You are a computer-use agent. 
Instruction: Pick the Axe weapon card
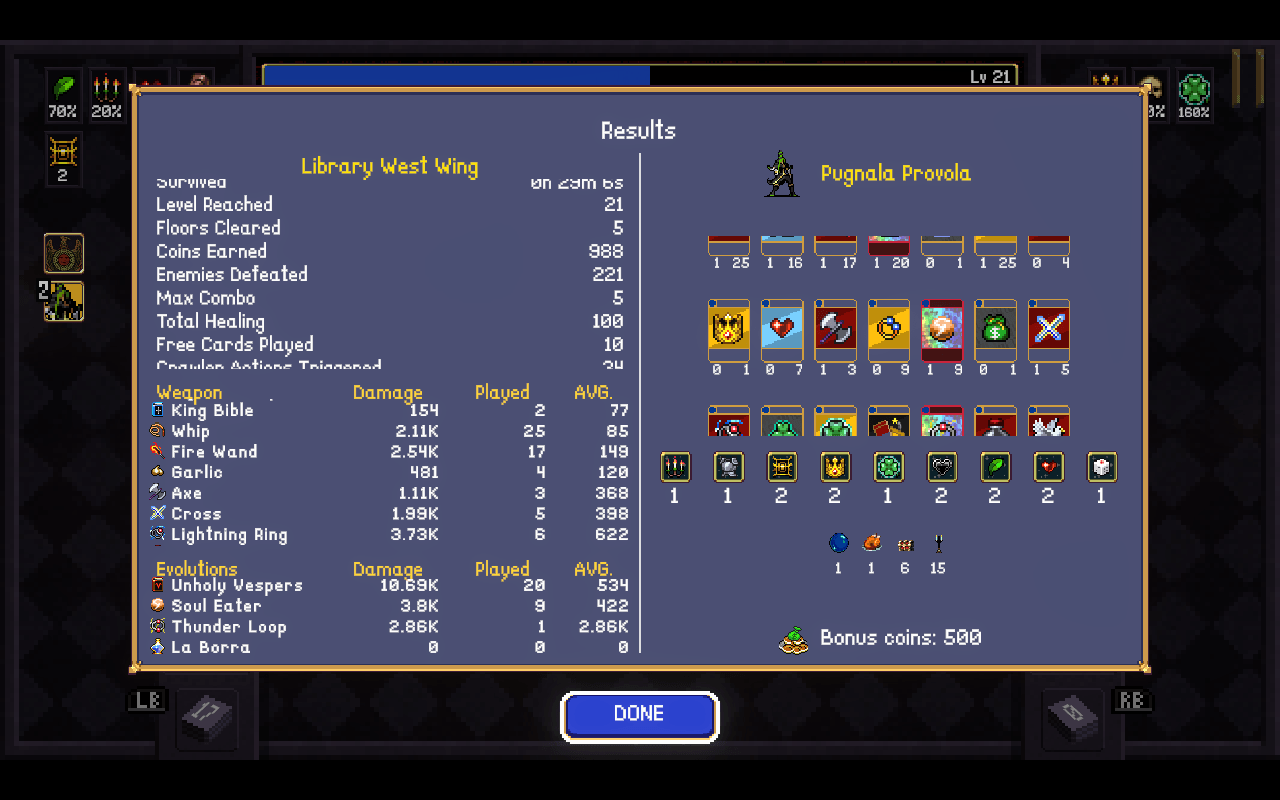click(835, 329)
